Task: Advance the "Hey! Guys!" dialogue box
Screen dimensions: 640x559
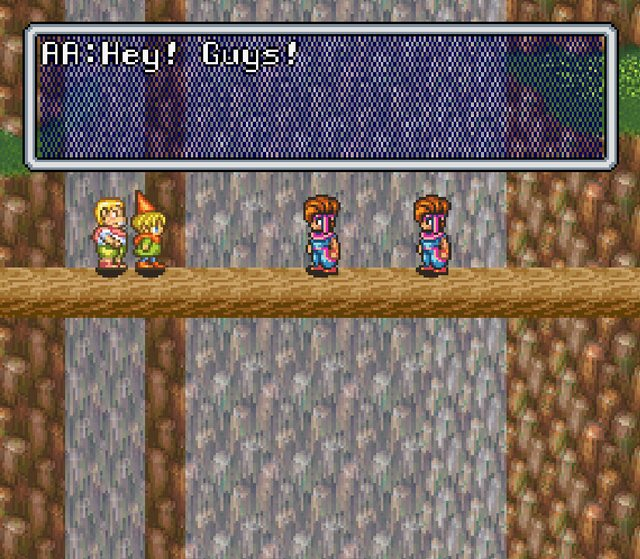Action: 319,98
